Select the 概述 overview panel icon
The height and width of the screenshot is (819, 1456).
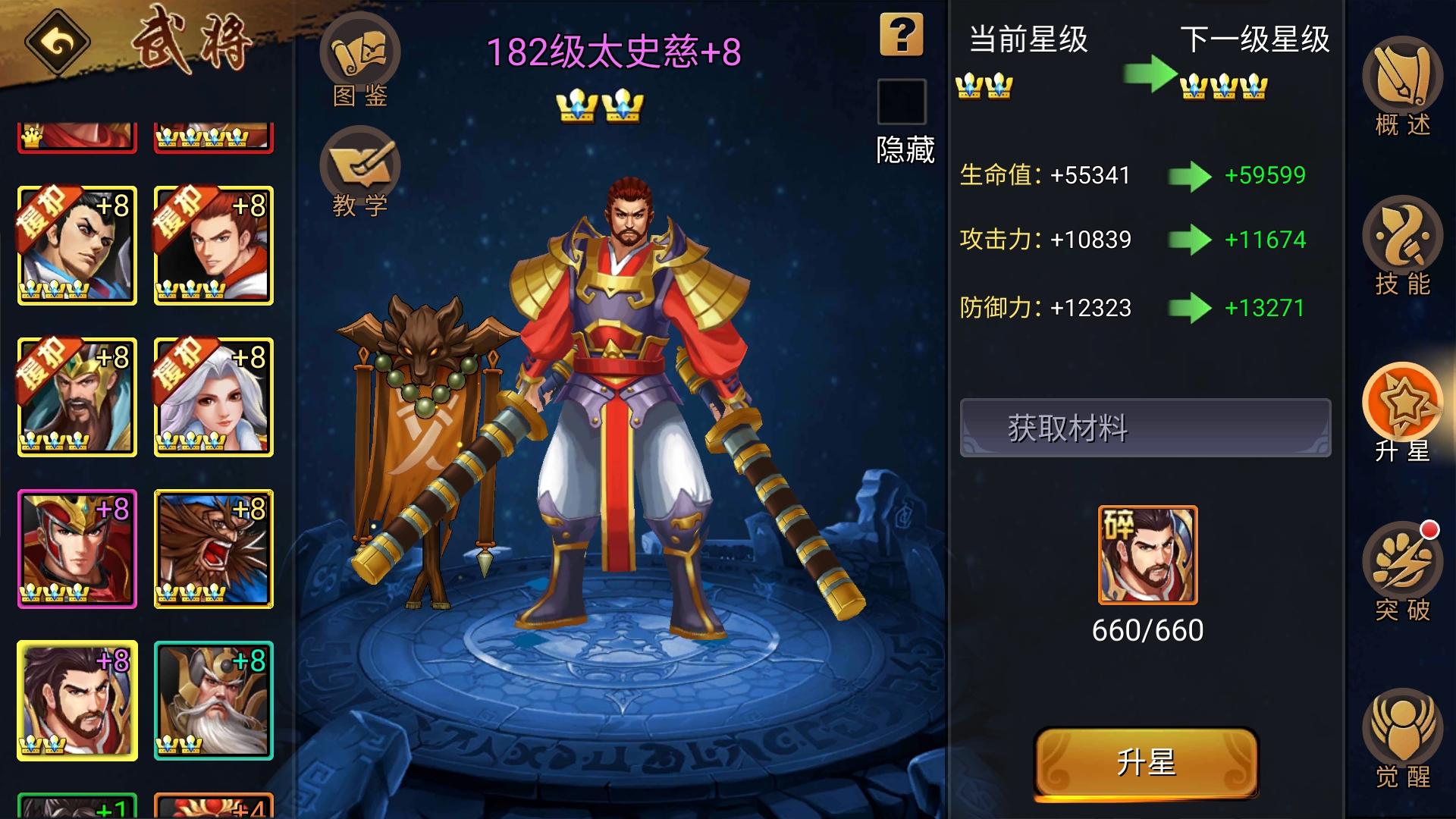pyautogui.click(x=1403, y=87)
